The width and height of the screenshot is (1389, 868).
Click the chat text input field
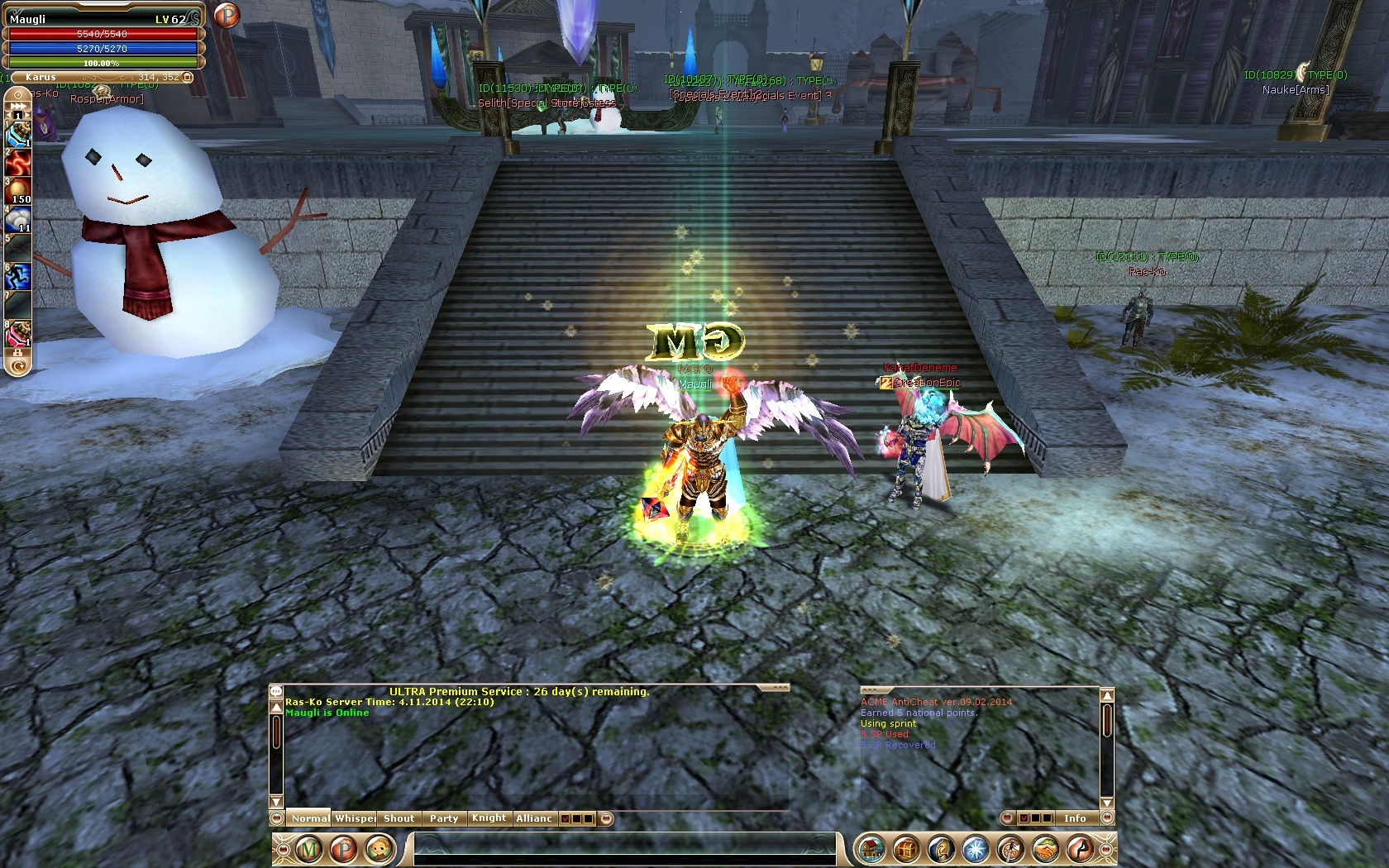[624, 849]
